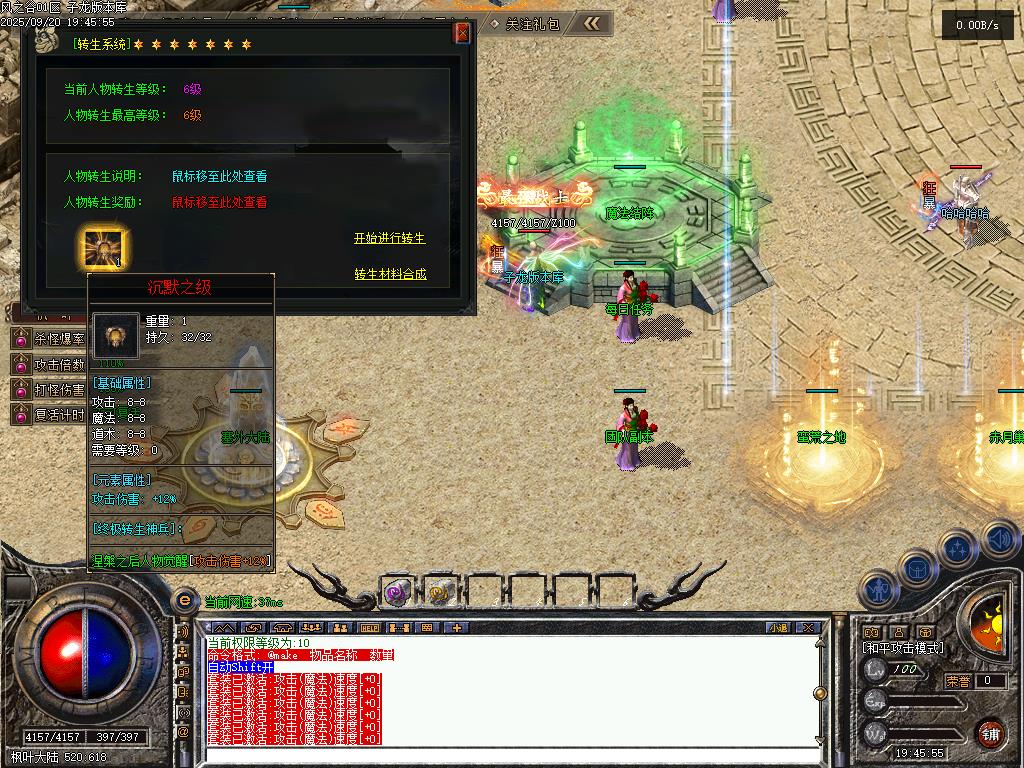Toggle the 和平攻击模式 attack mode

click(x=903, y=648)
